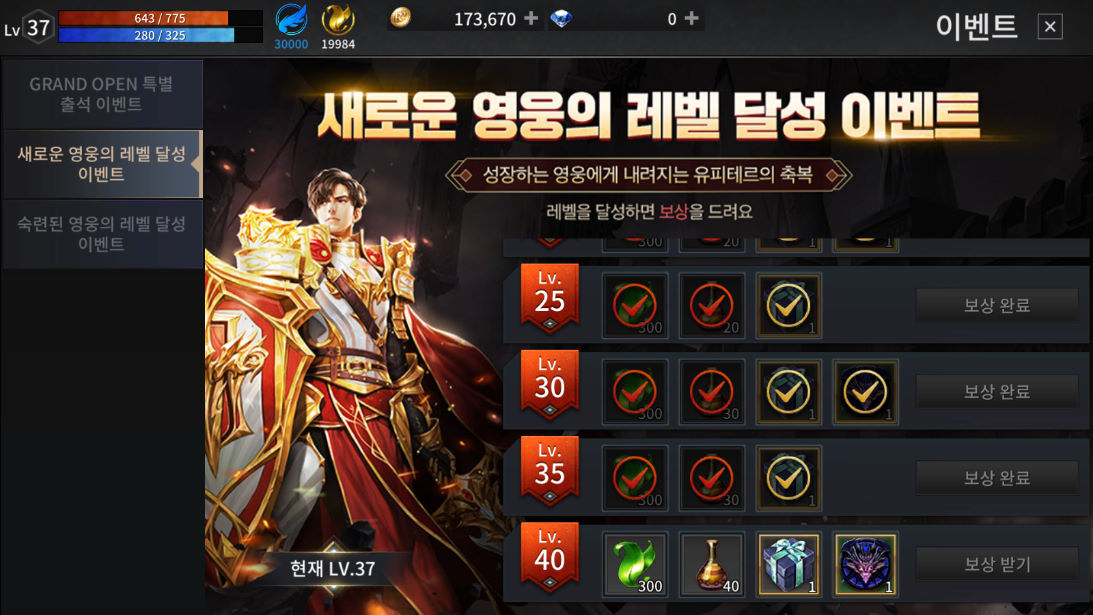The width and height of the screenshot is (1093, 615).
Task: Click the Lv. 35 보상 완료 button
Action: (x=996, y=478)
